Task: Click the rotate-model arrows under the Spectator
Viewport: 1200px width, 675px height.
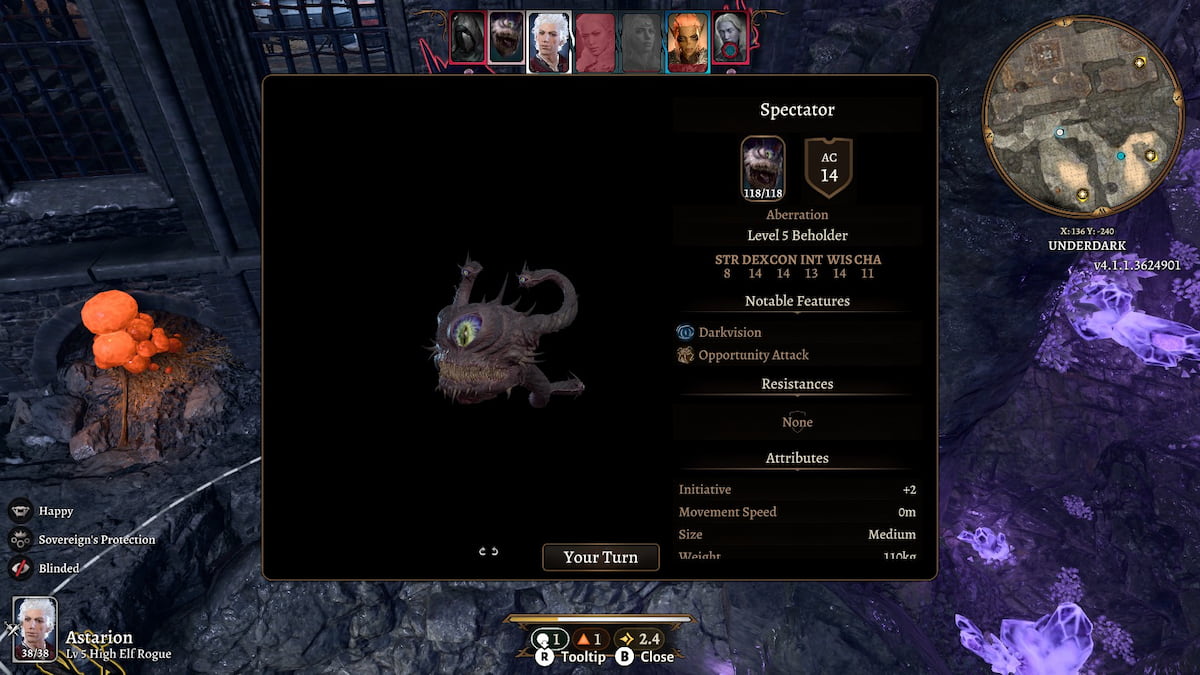Action: 488,551
